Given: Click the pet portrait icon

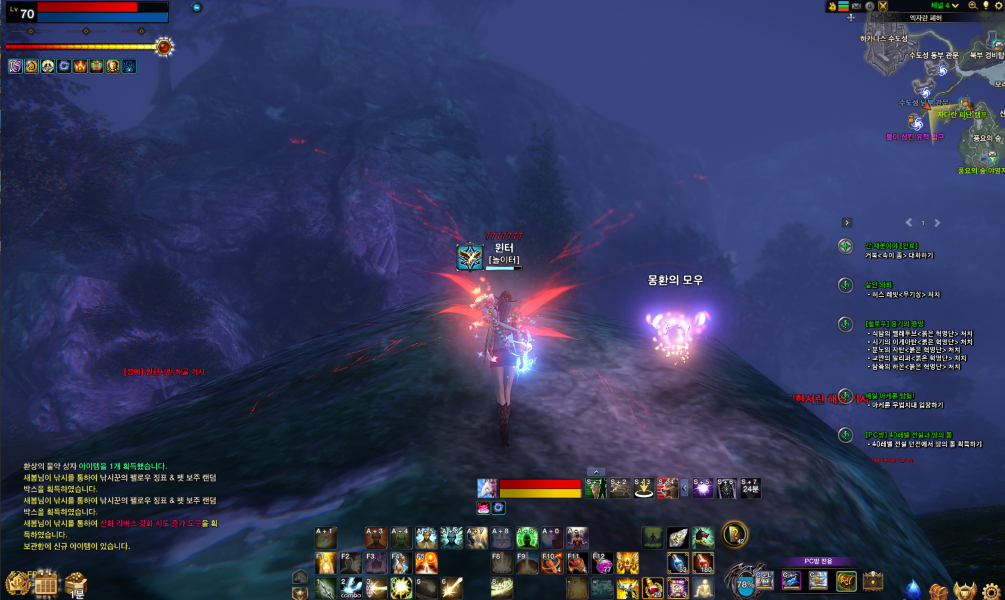Looking at the screenshot, I should pos(487,488).
